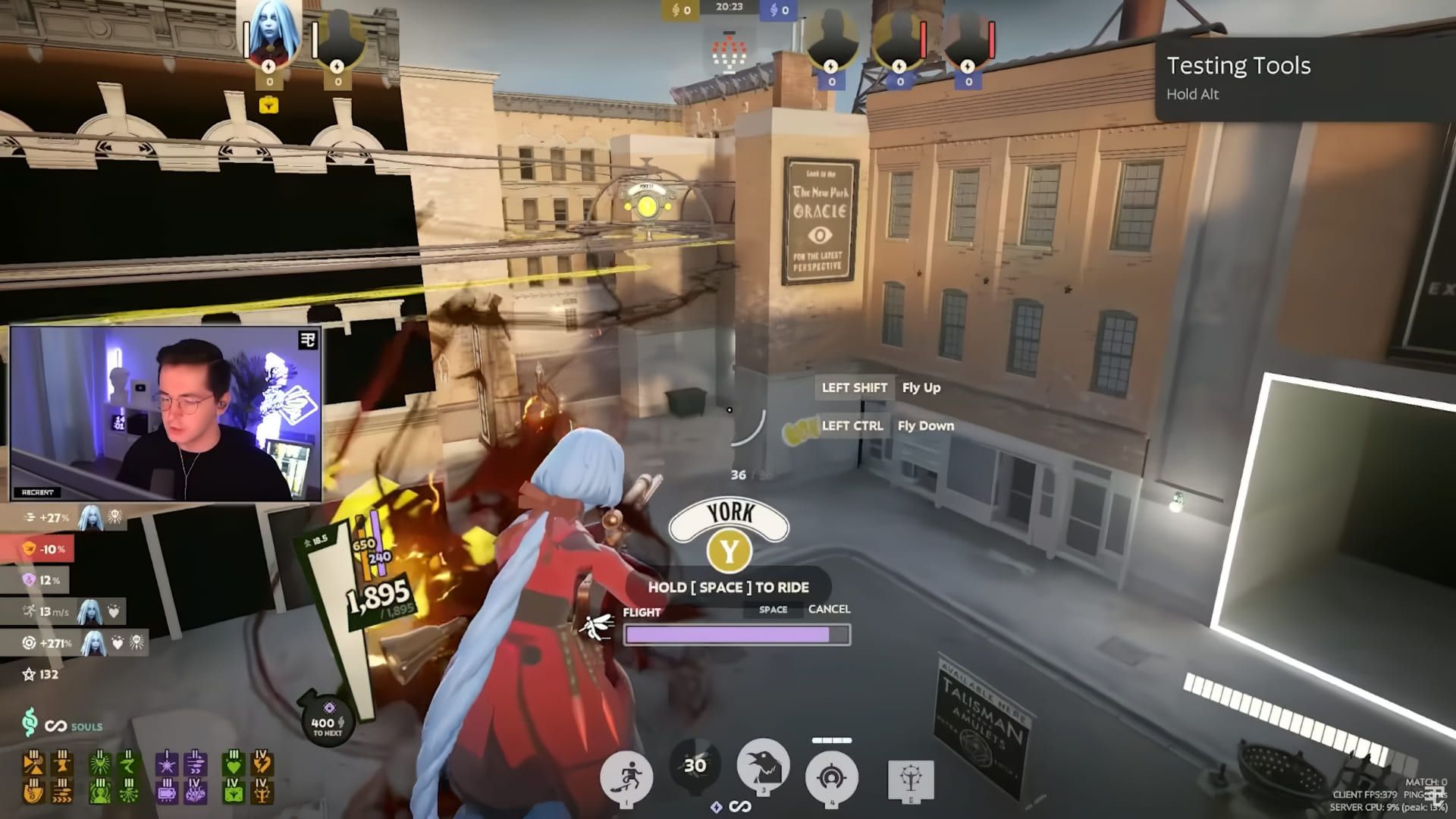Click the lane objectives indicator under timer
The height and width of the screenshot is (819, 1456).
(729, 52)
